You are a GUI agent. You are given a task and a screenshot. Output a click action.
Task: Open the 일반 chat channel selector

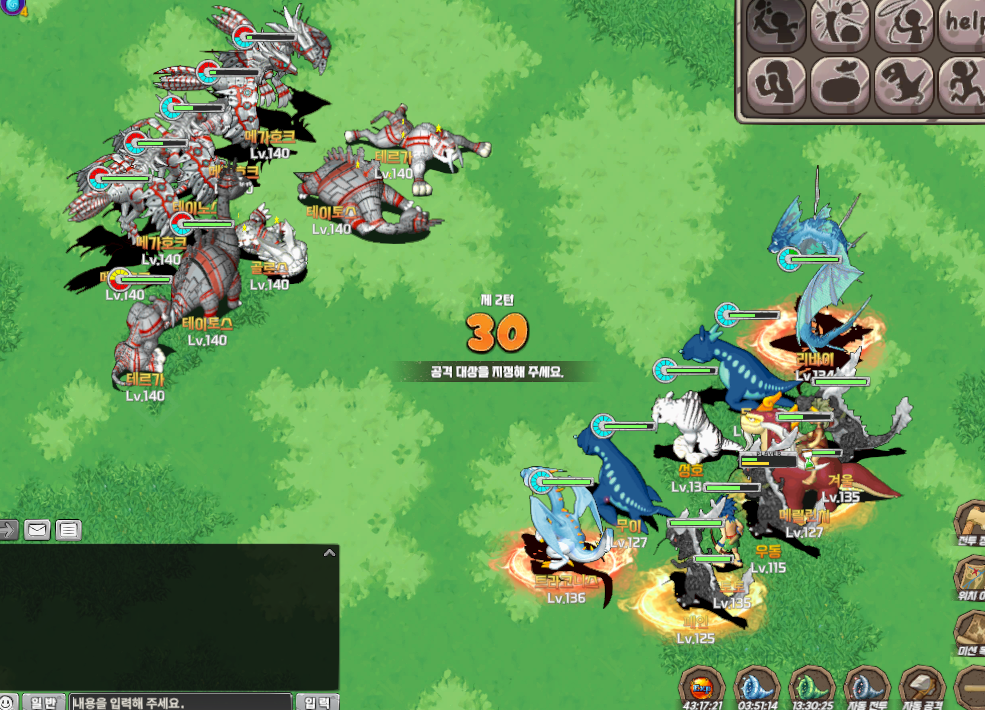click(x=44, y=702)
